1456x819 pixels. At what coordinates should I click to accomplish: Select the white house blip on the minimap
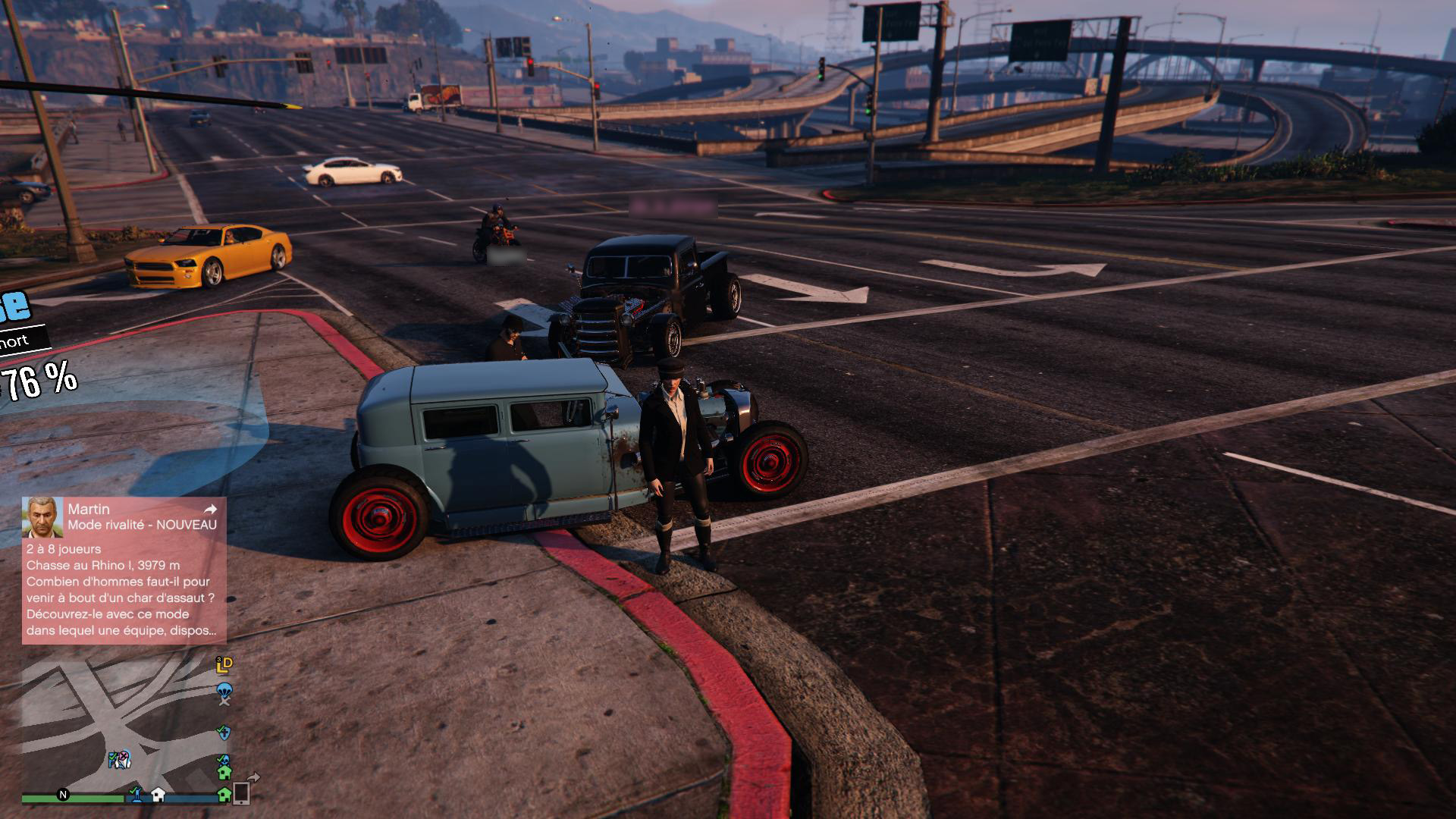pyautogui.click(x=158, y=794)
